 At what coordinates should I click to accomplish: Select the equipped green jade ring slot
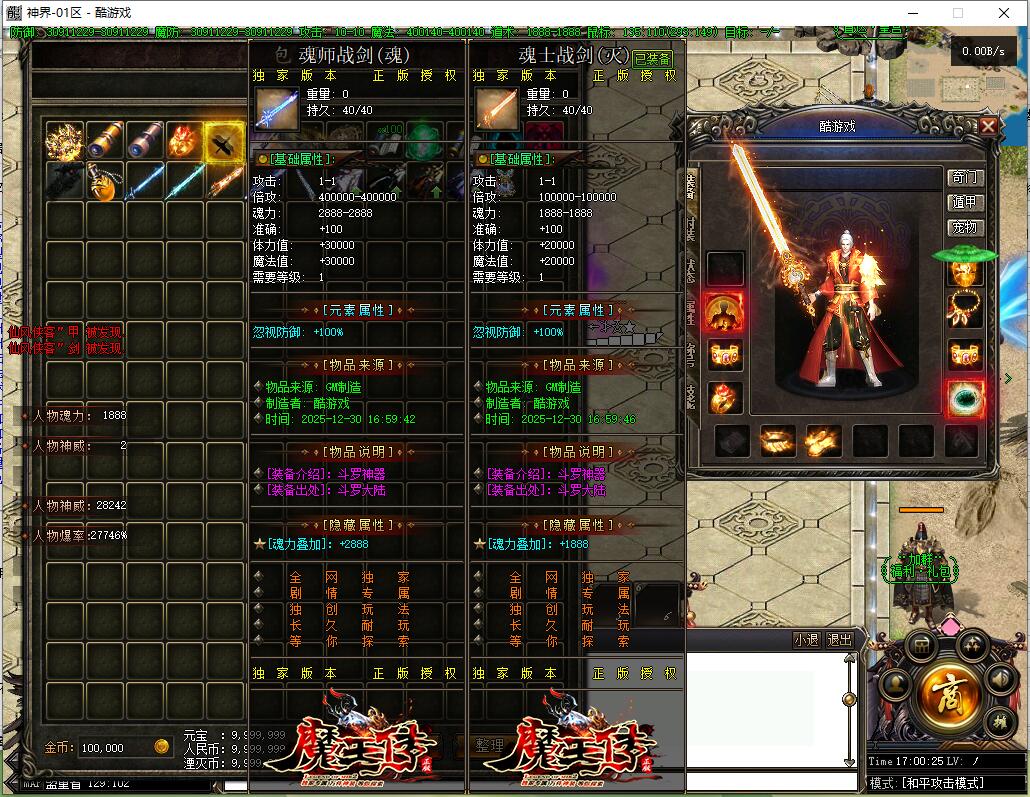coord(965,398)
